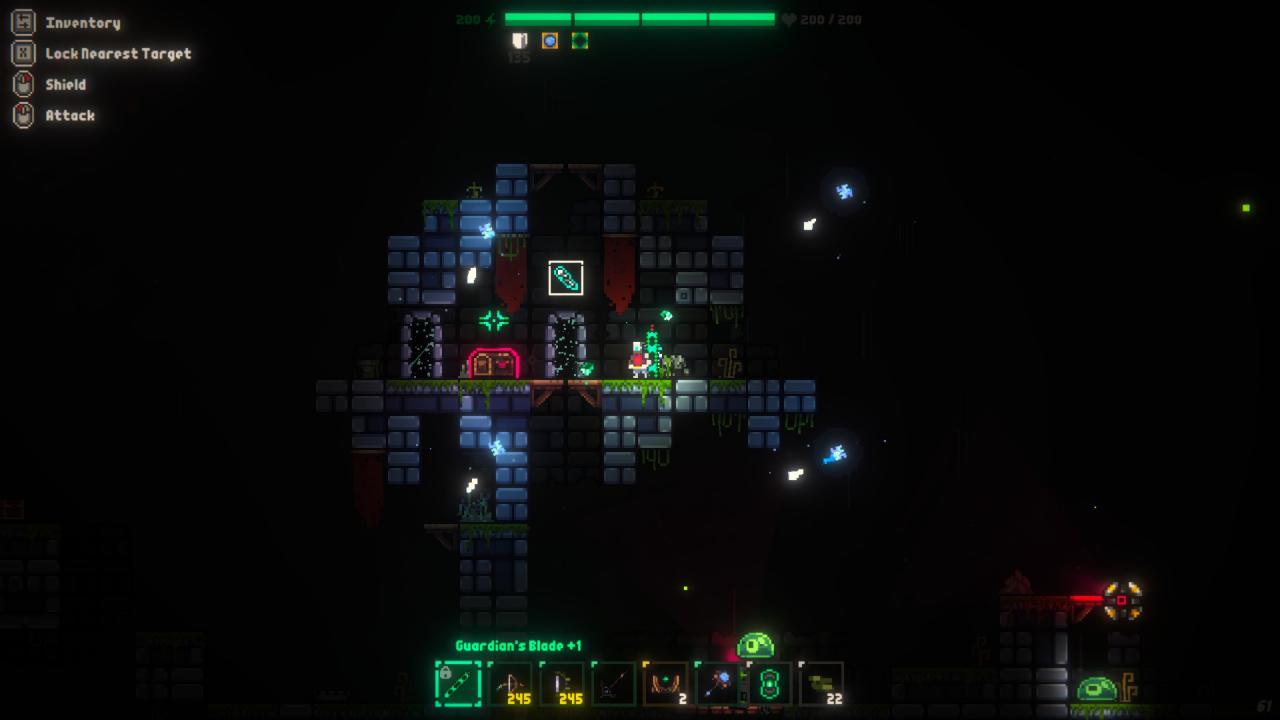1280x720 pixels.
Task: Select the Guardian's Blade +1 hotbar slot
Action: 458,685
